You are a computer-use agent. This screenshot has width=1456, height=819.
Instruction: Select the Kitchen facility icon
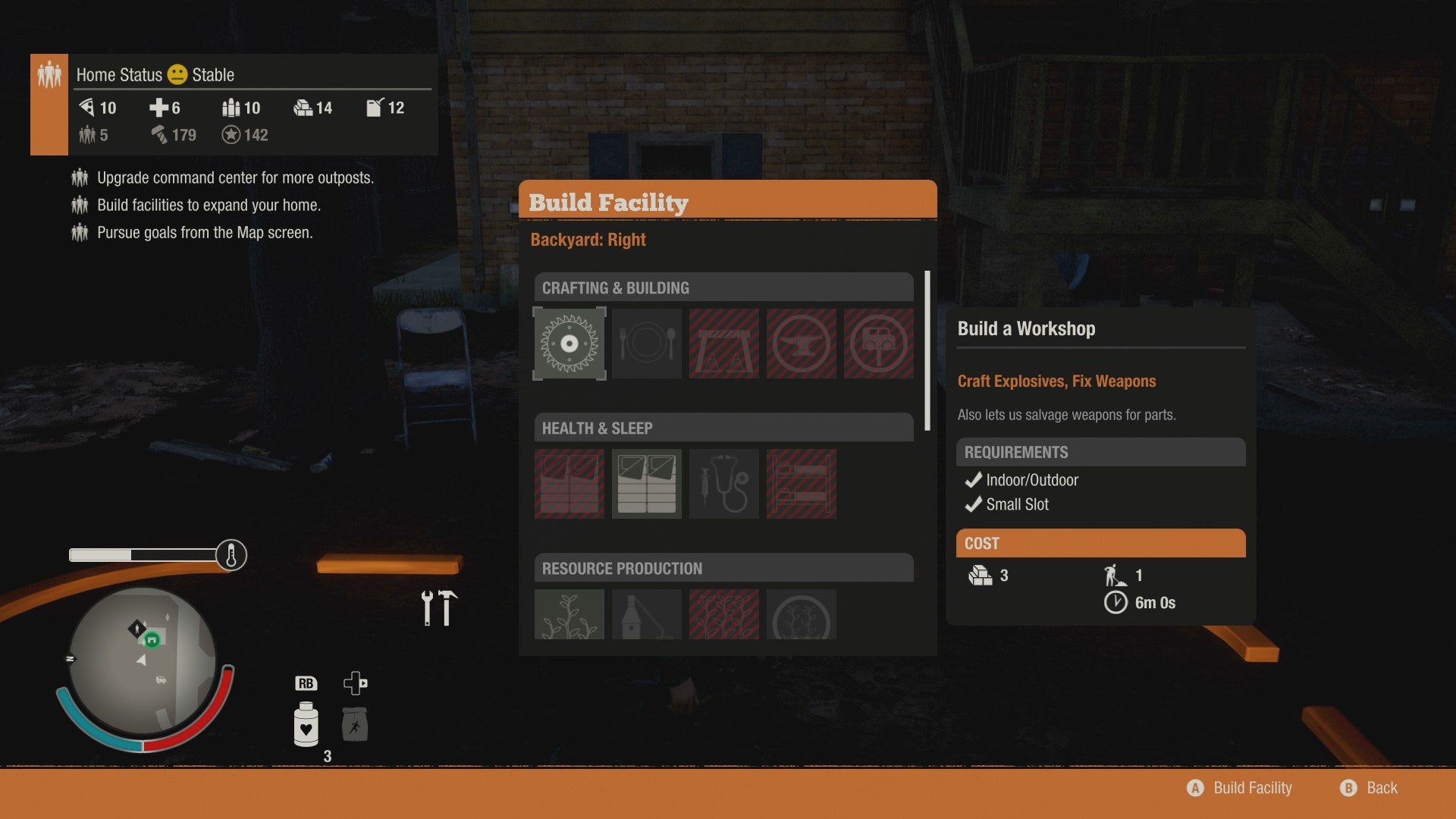[646, 344]
